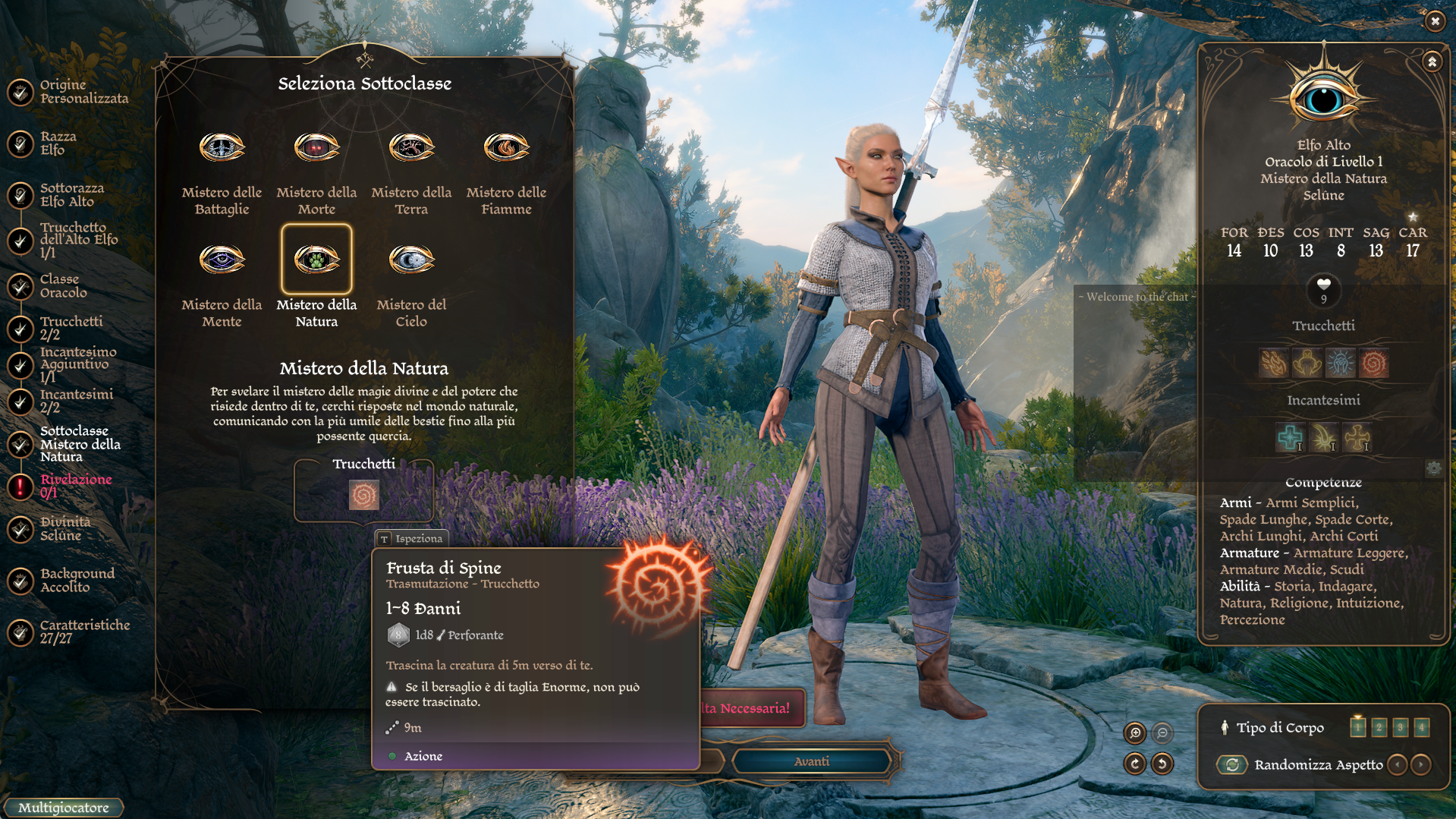Choose body type 2
Viewport: 1456px width, 819px height.
pyautogui.click(x=1379, y=727)
